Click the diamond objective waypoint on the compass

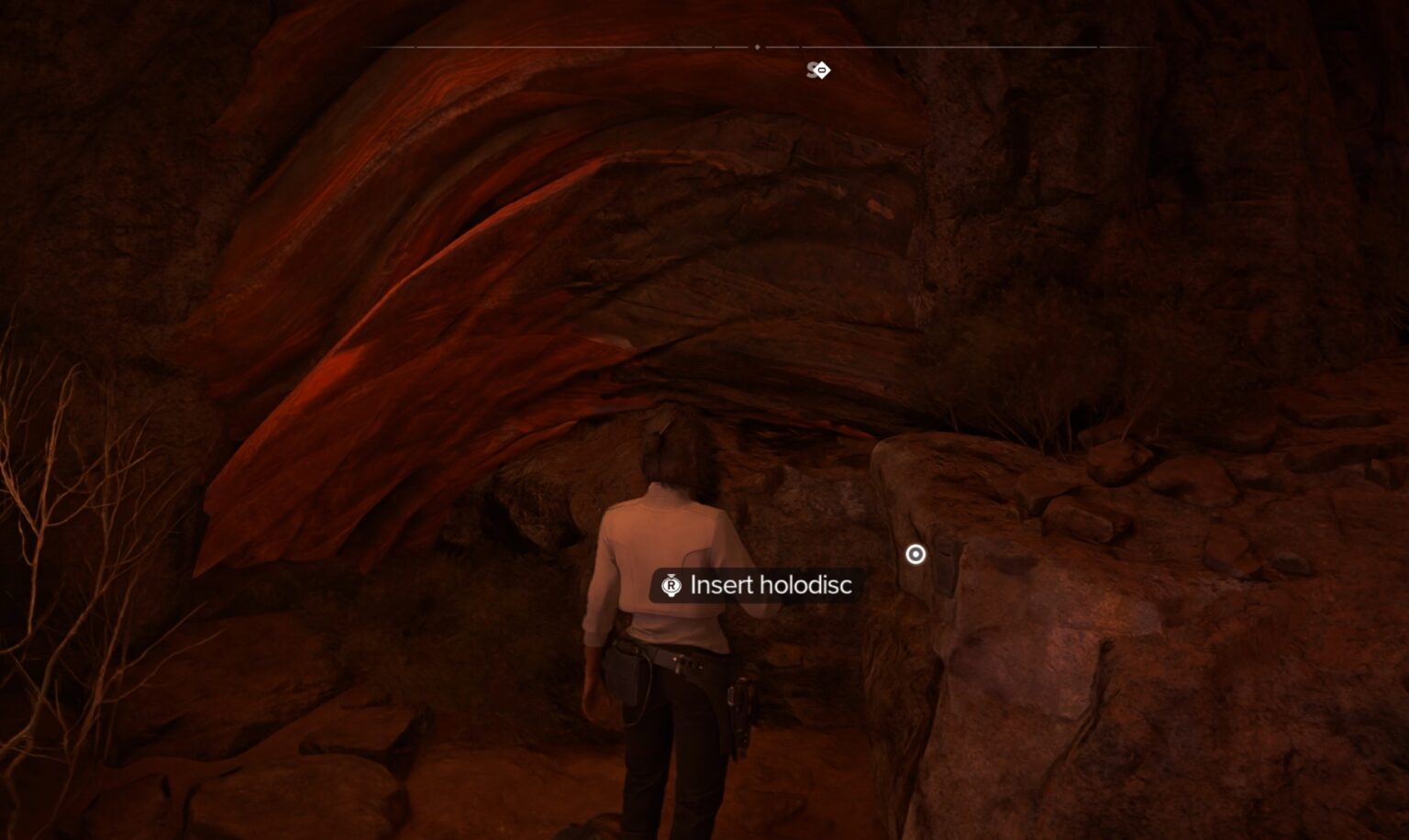pos(822,69)
